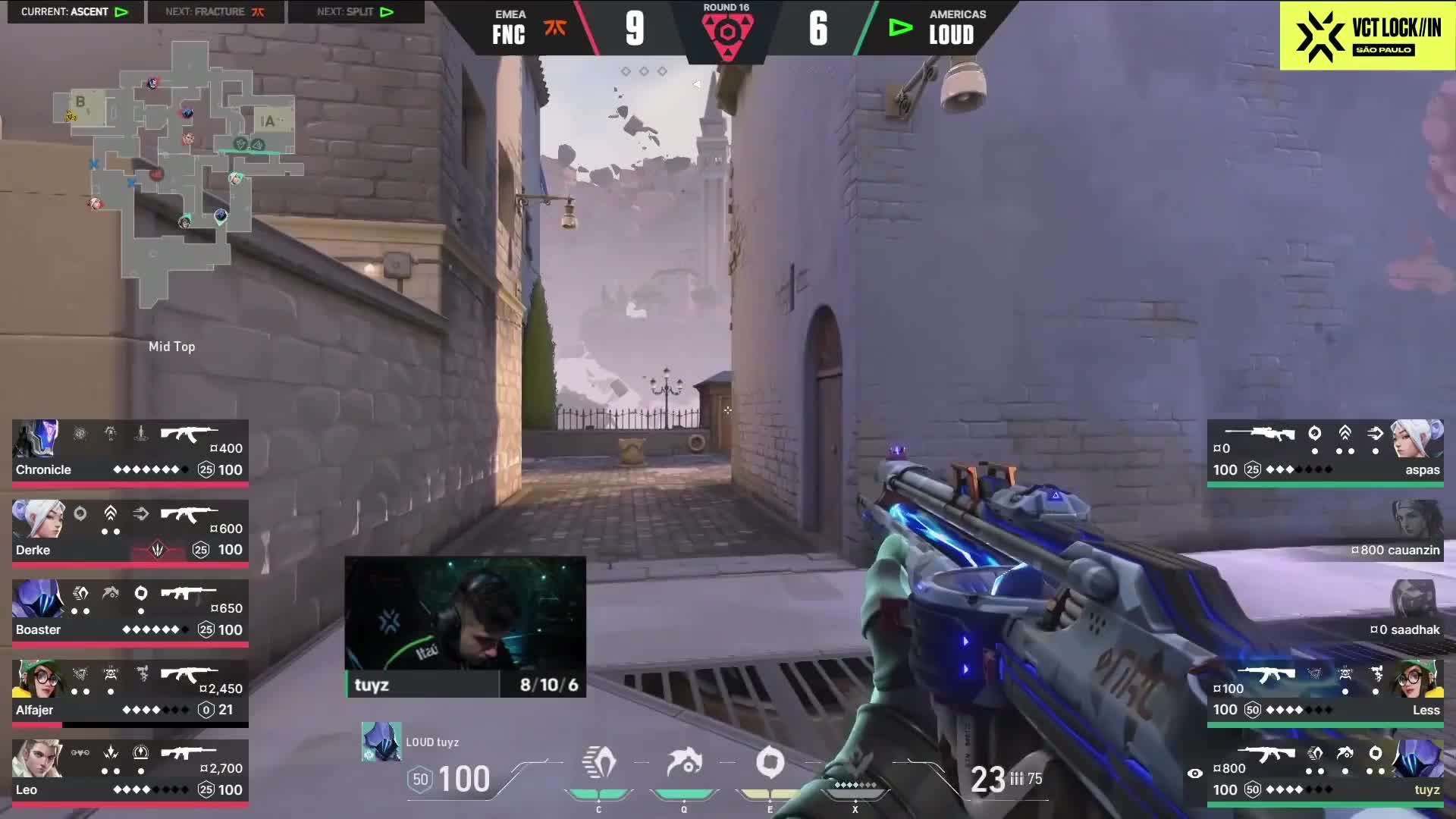Open the tuyz player webcam feed
Image resolution: width=1456 pixels, height=819 pixels.
[x=465, y=626]
